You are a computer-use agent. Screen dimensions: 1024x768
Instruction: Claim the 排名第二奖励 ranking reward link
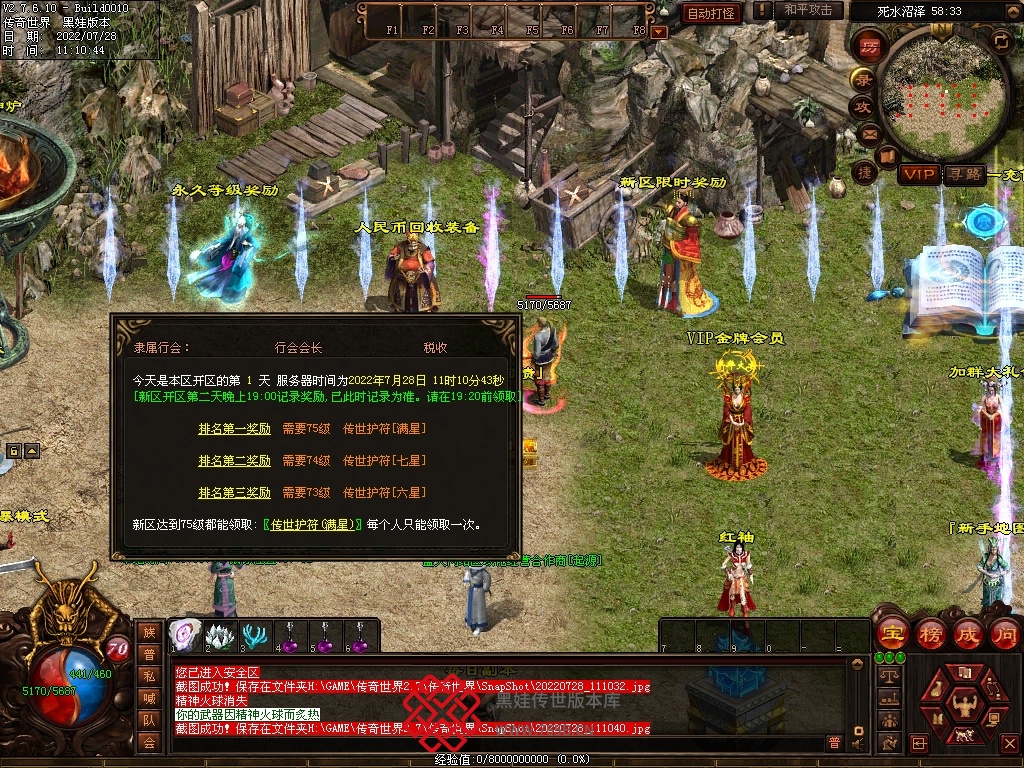click(234, 461)
